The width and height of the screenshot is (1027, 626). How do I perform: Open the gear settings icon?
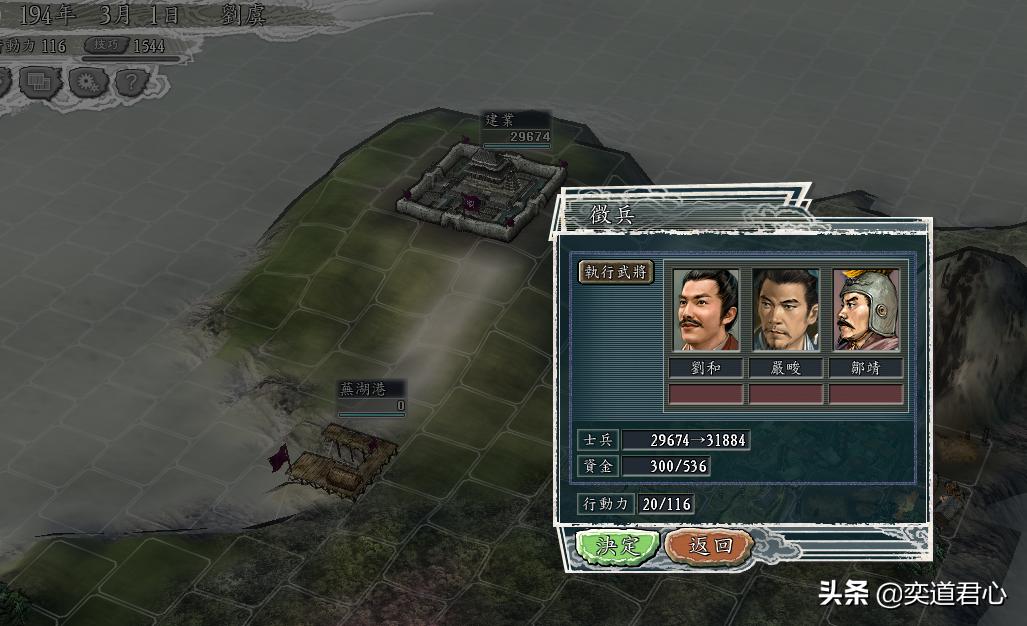[x=86, y=81]
